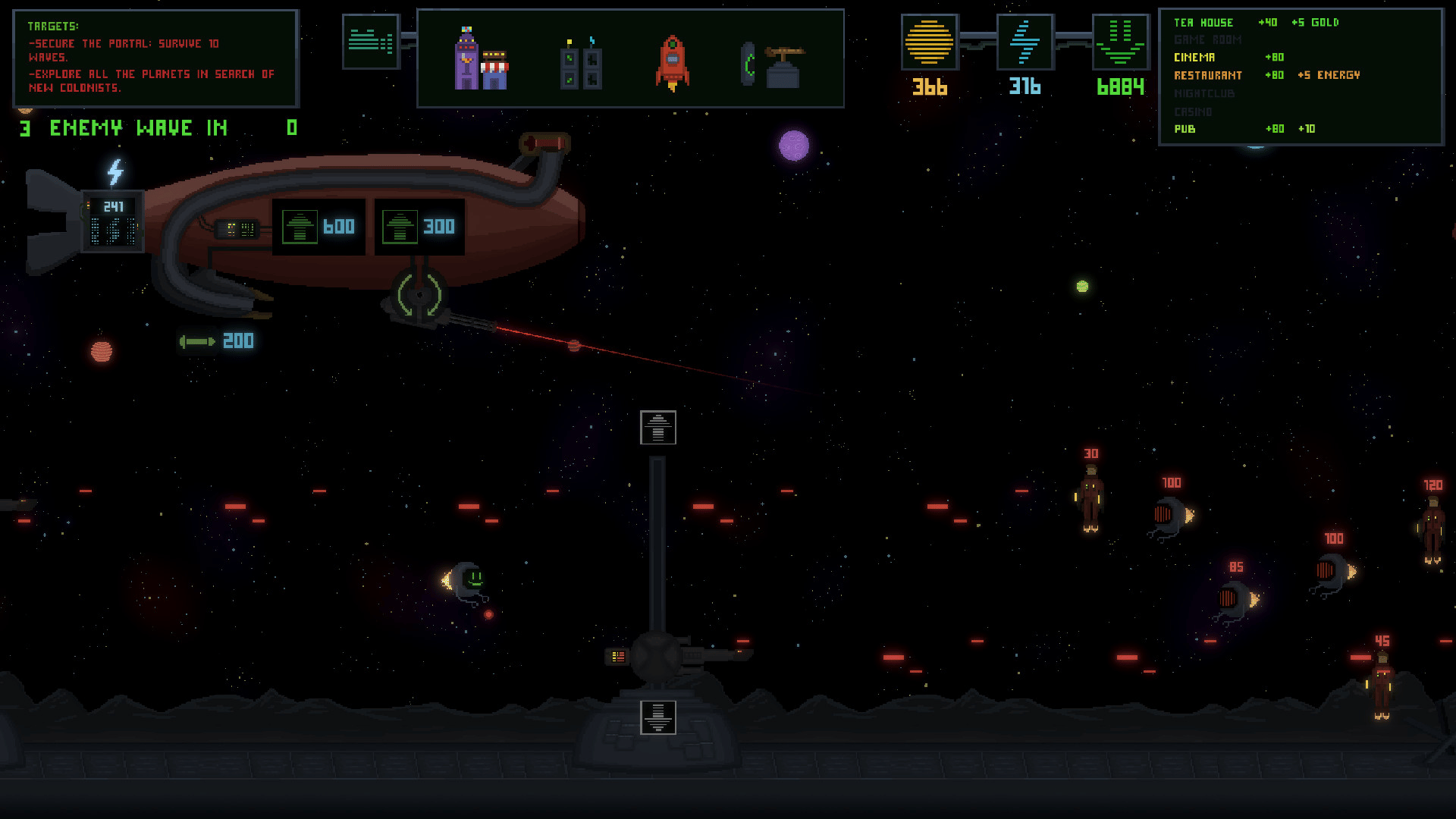
Task: Click the upper elevator arrow button
Action: pyautogui.click(x=657, y=428)
